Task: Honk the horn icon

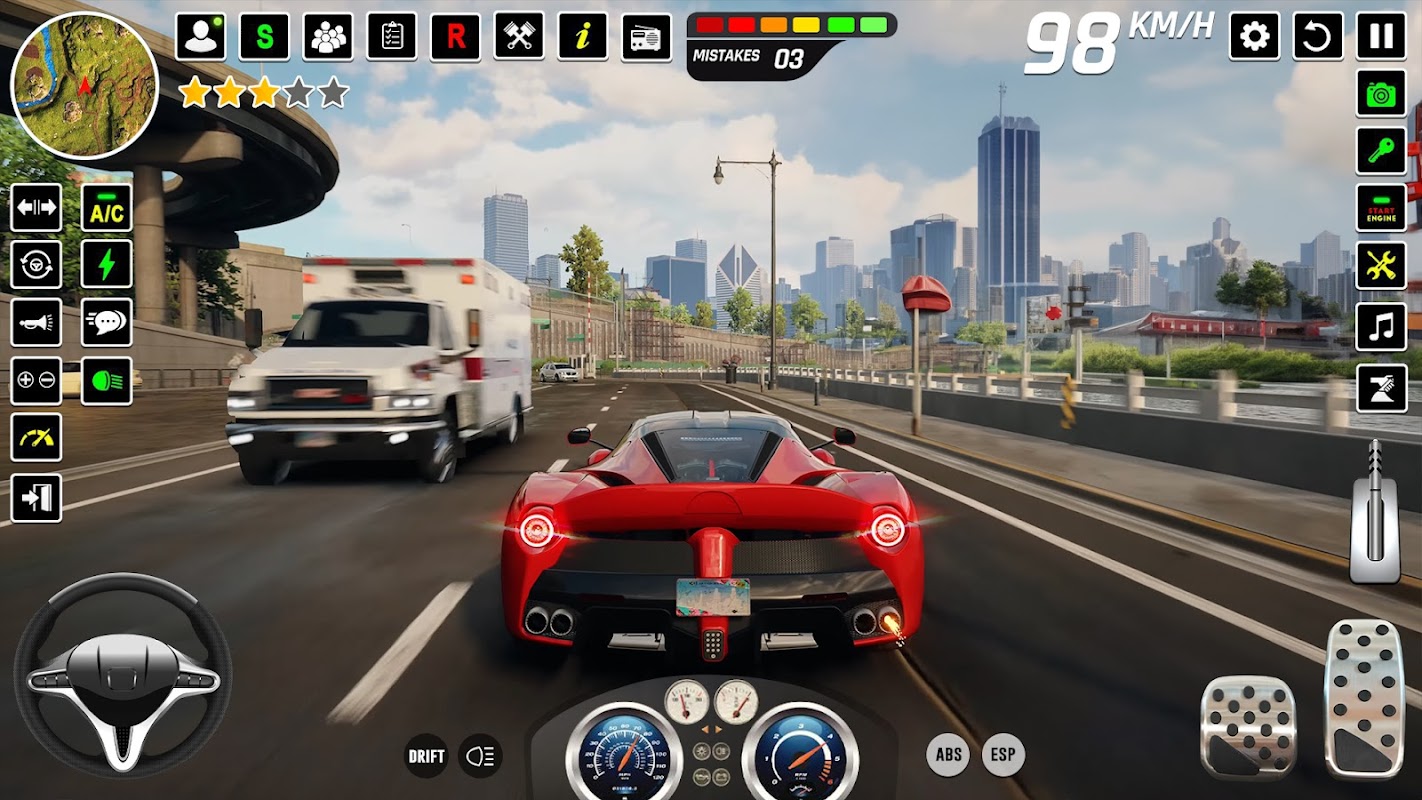Action: [x=36, y=323]
